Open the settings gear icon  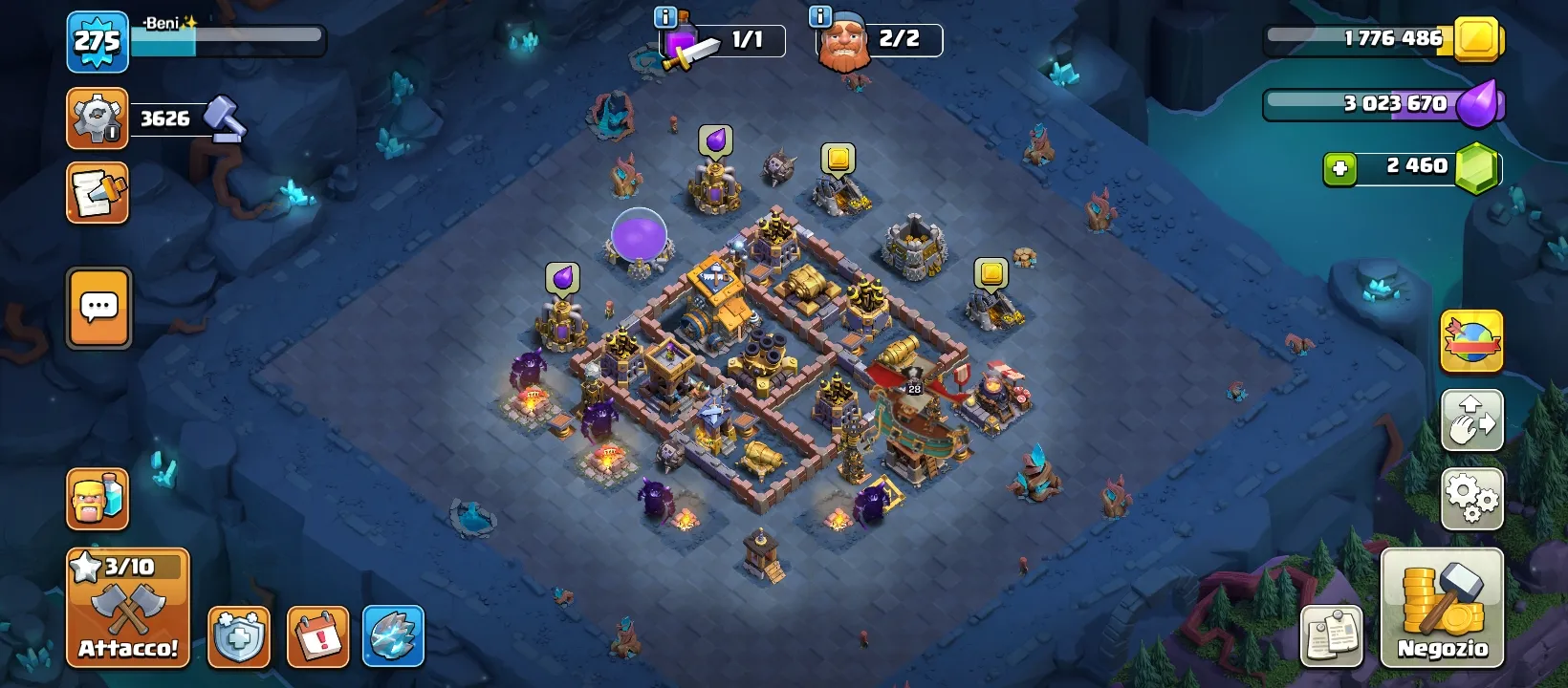pos(1470,498)
